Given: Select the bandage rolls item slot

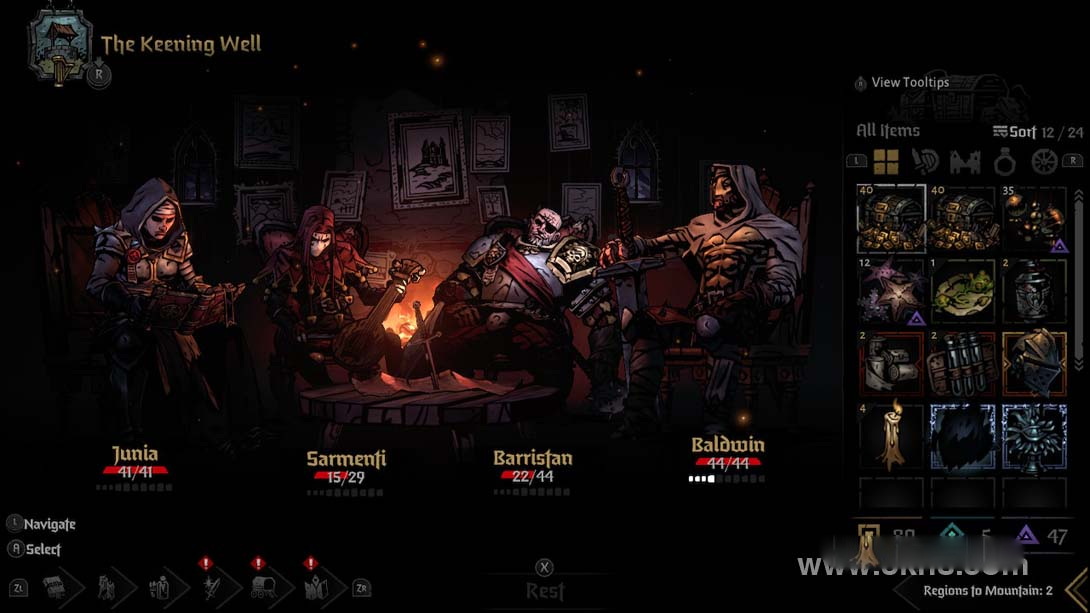Looking at the screenshot, I should pyautogui.click(x=891, y=364).
